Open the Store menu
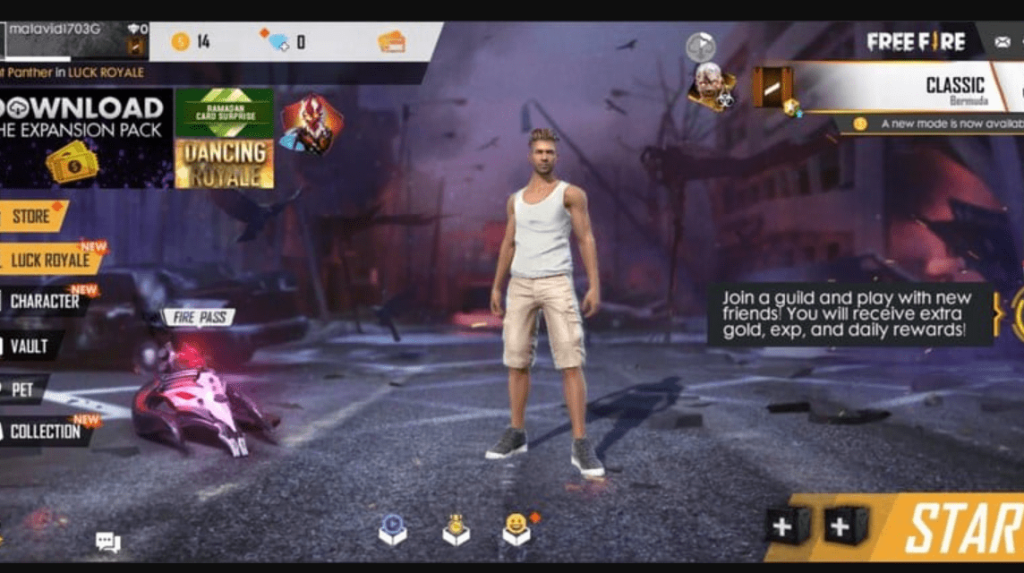The height and width of the screenshot is (573, 1024). (32, 216)
